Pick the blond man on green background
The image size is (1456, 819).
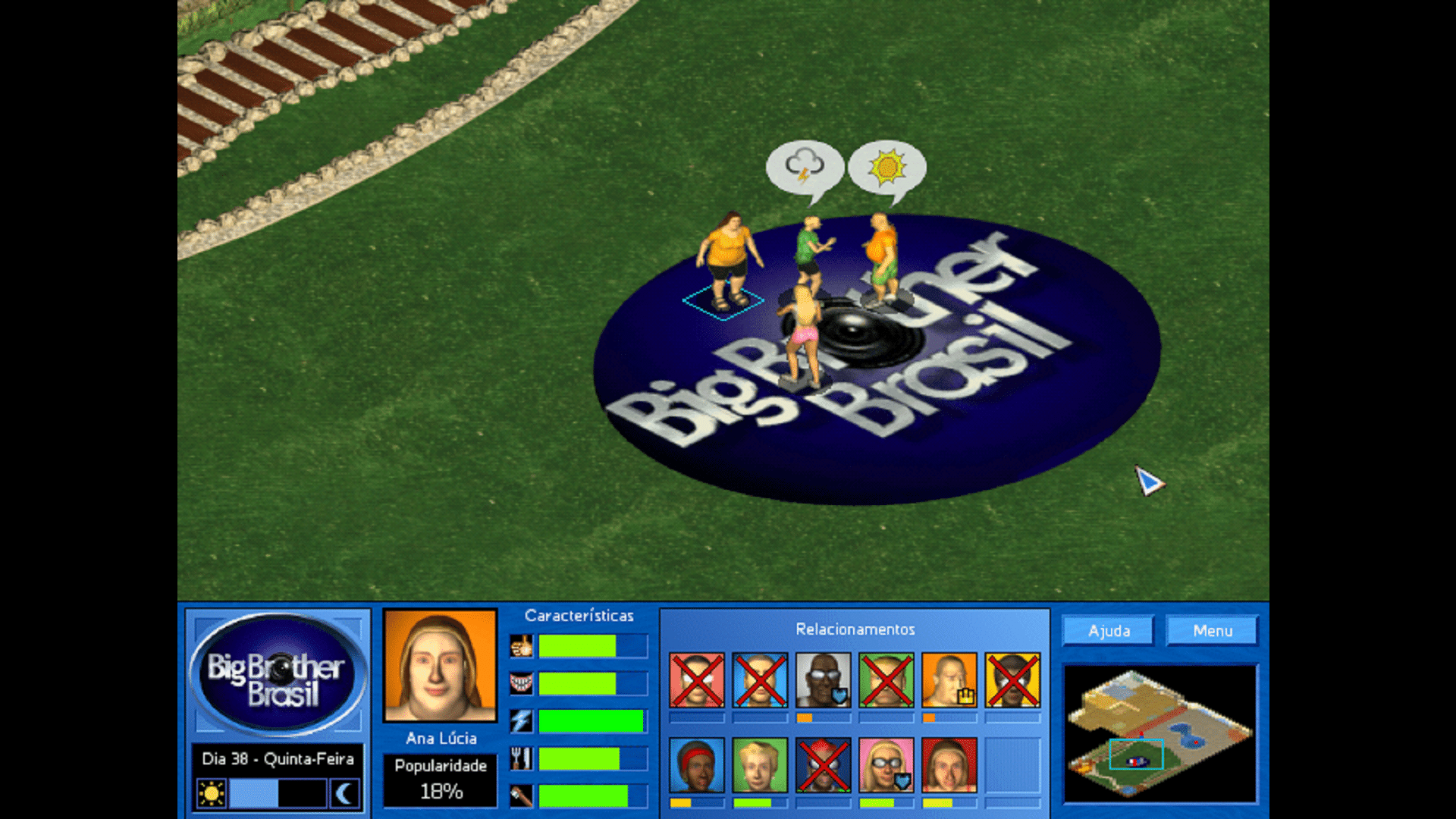[759, 765]
